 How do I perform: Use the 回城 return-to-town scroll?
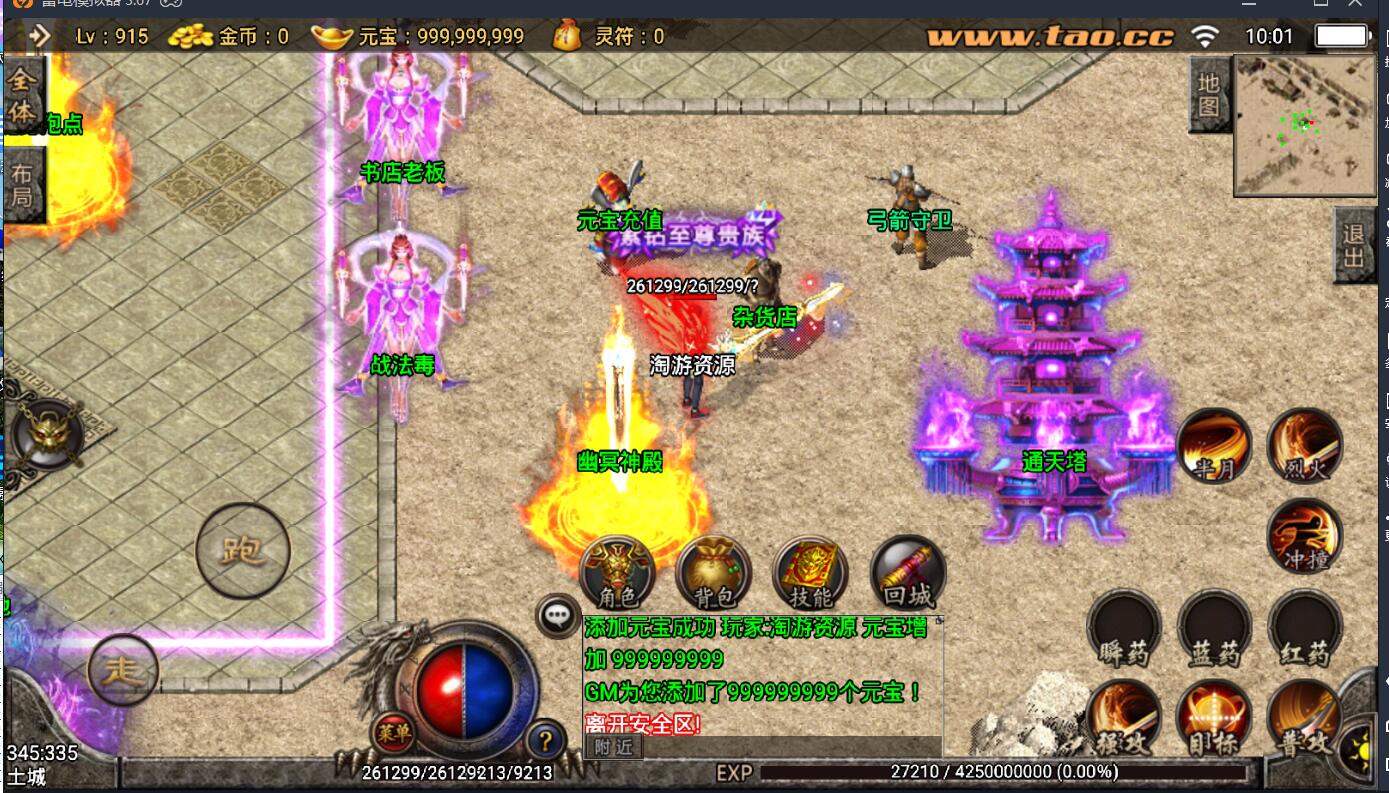tap(907, 573)
